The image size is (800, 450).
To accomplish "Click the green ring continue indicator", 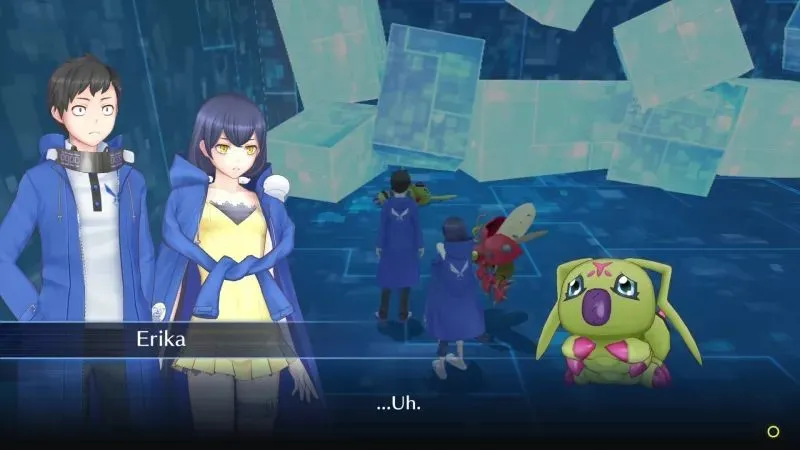I will [x=772, y=431].
